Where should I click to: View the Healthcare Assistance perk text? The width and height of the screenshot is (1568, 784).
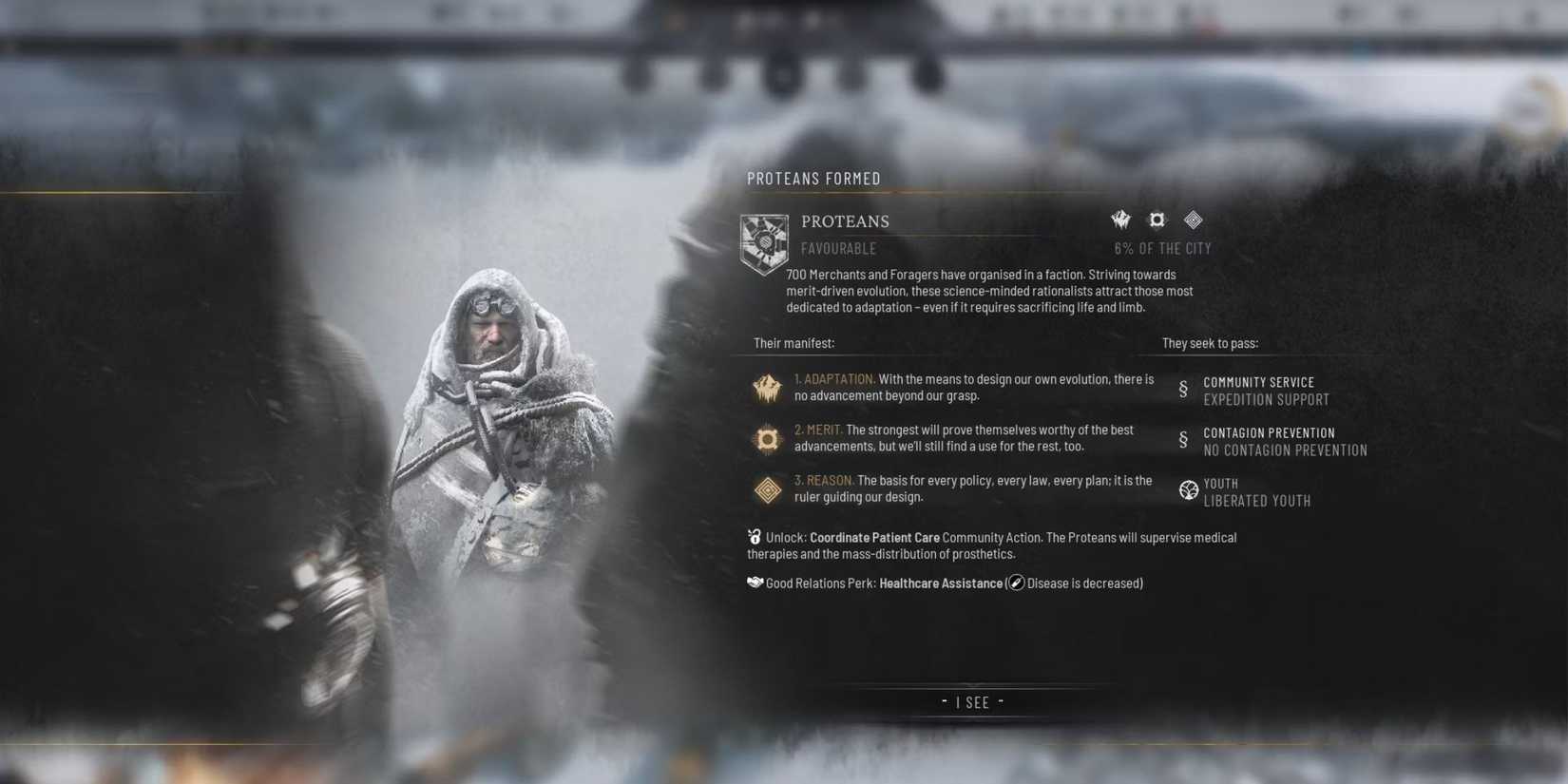click(x=941, y=583)
